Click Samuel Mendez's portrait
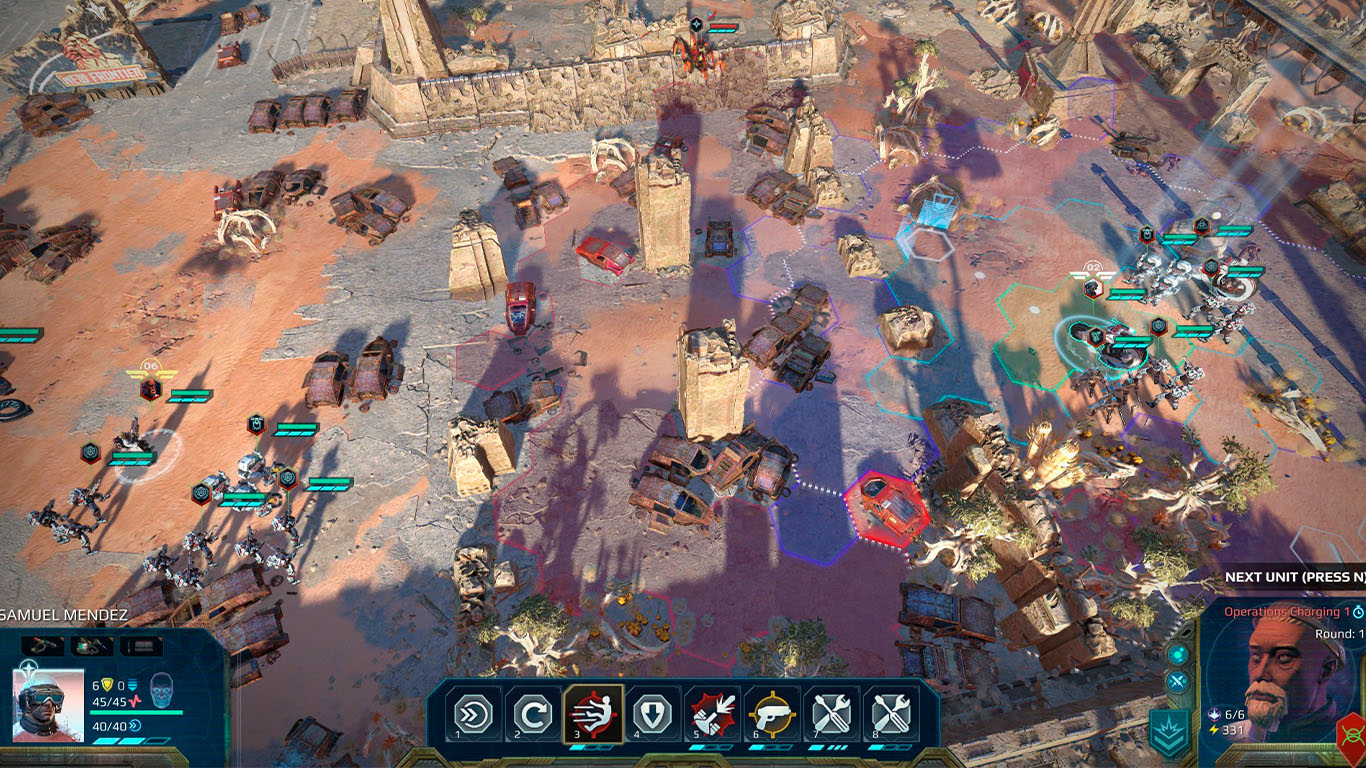The width and height of the screenshot is (1366, 768). 47,704
